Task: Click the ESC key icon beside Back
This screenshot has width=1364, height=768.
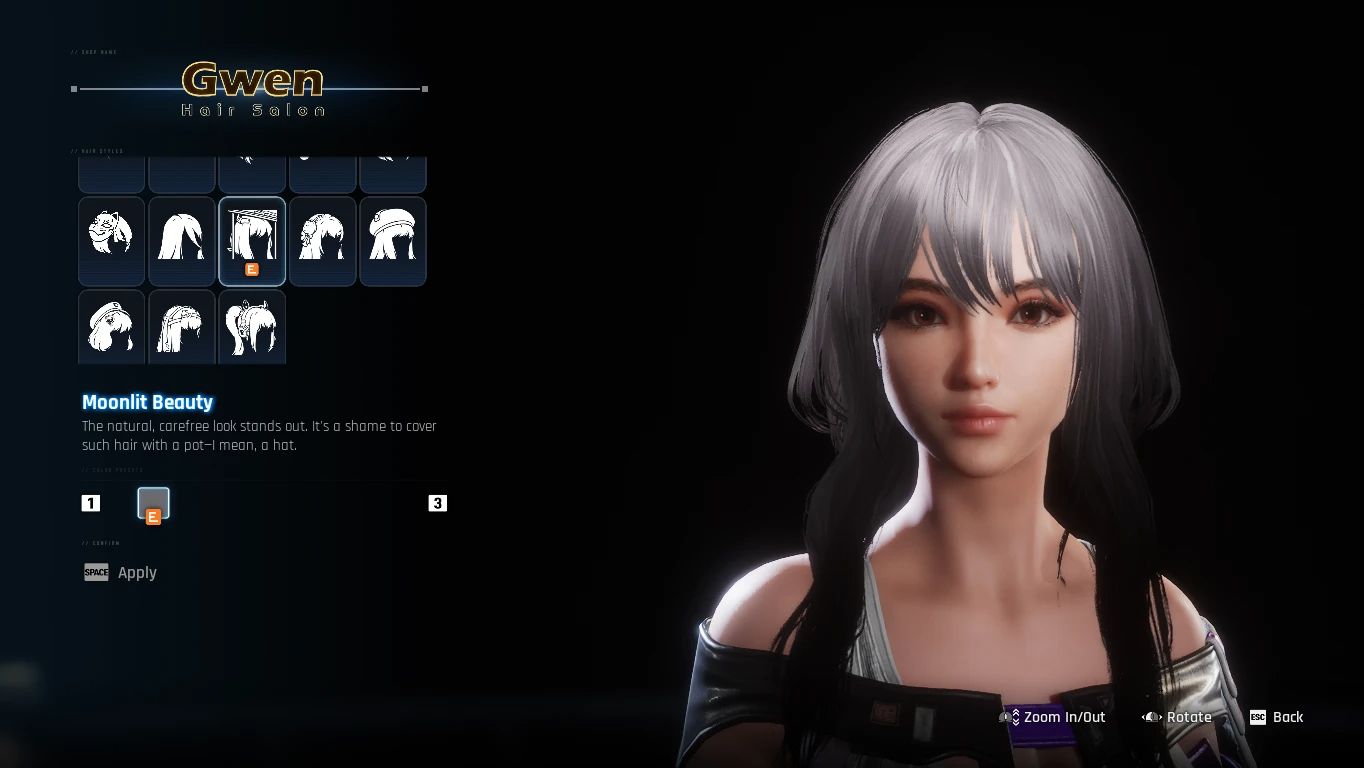Action: click(1257, 717)
